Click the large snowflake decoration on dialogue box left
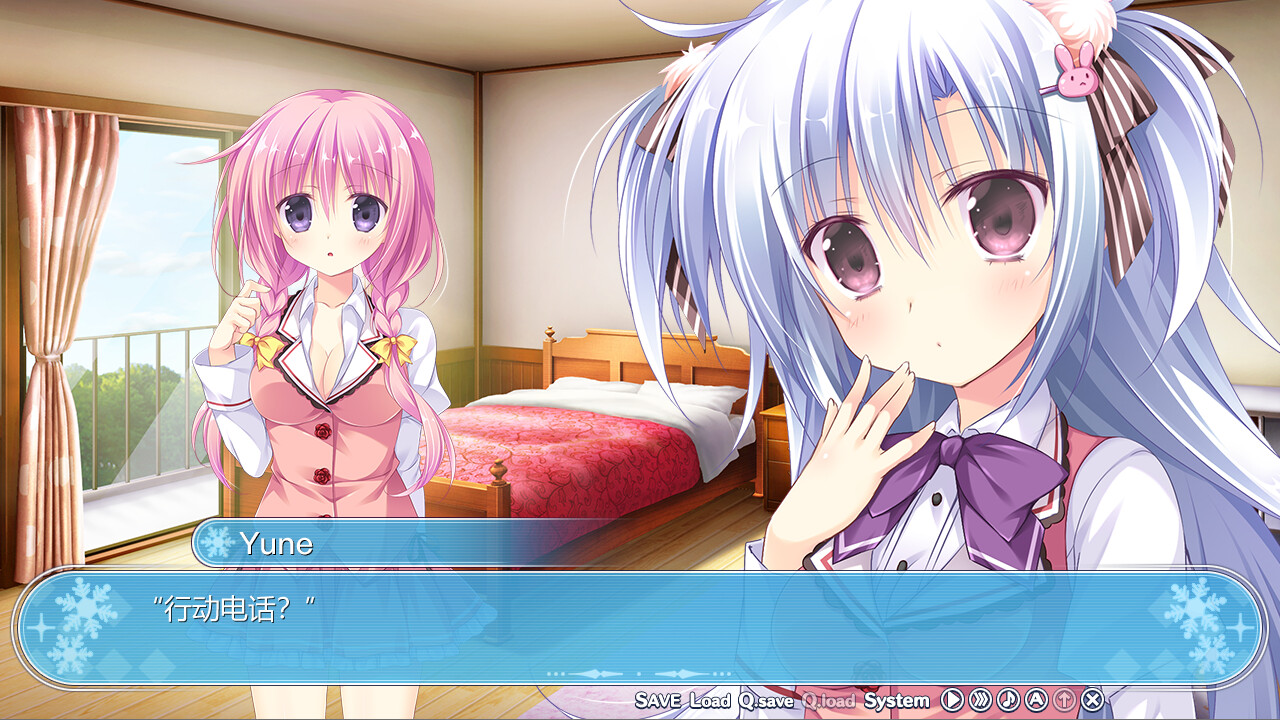The image size is (1280, 720). 85,607
